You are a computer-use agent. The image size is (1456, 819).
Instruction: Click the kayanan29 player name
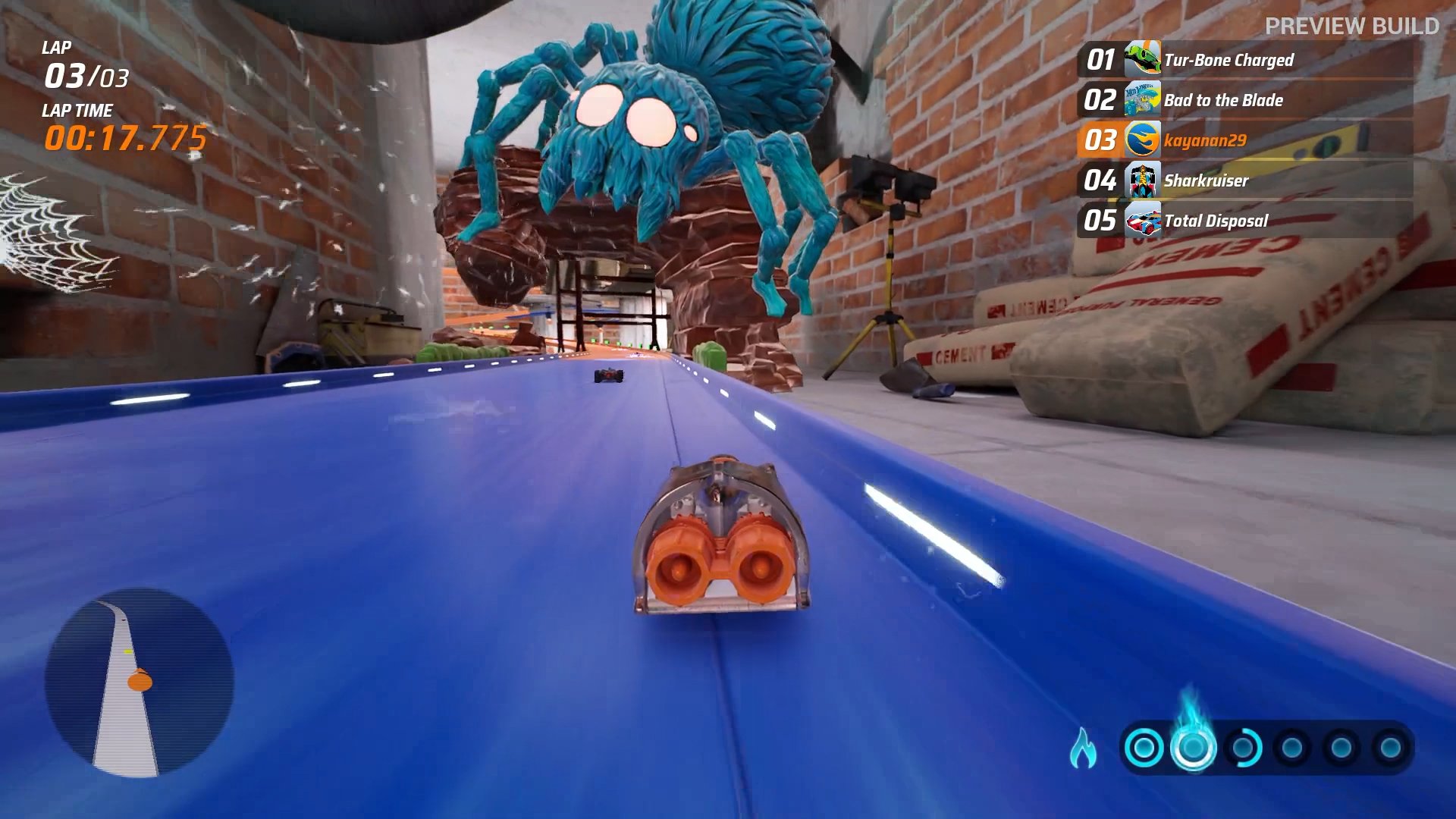(x=1203, y=141)
